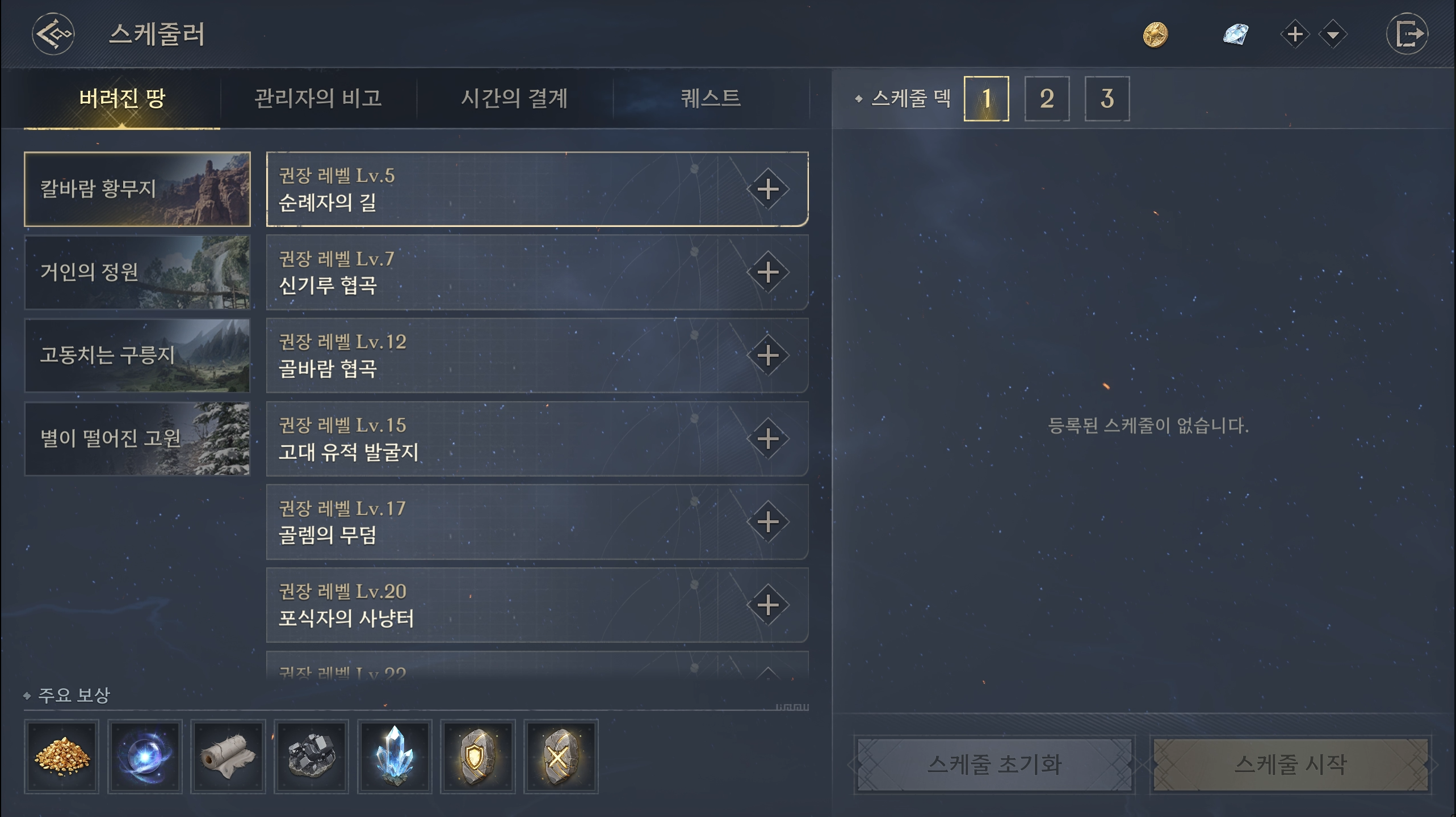Add 고대 유적 발굴지 via plus button
1456x817 pixels.
pos(767,439)
